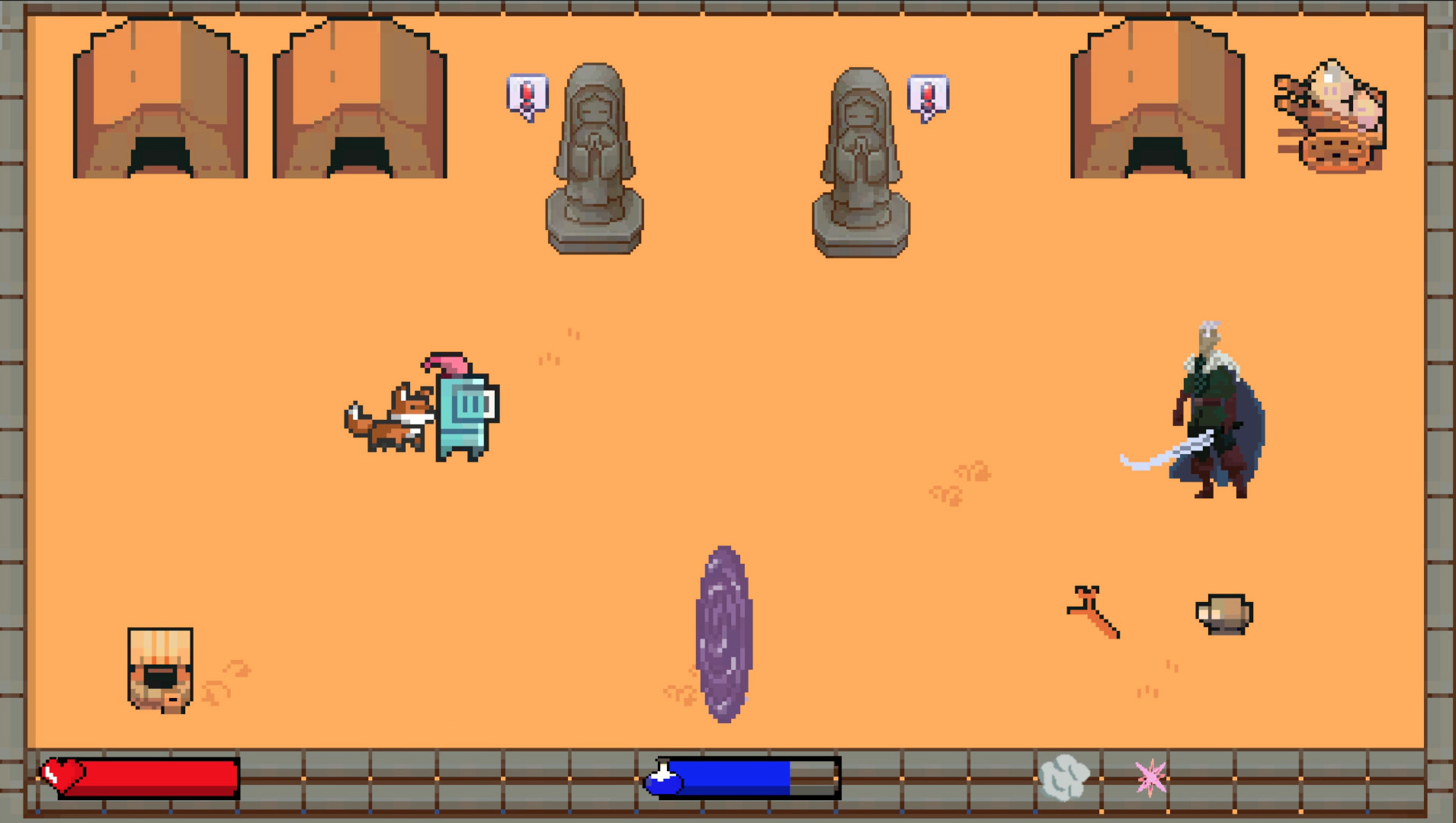Click the right praying statue
The width and height of the screenshot is (1456, 823).
[860, 160]
